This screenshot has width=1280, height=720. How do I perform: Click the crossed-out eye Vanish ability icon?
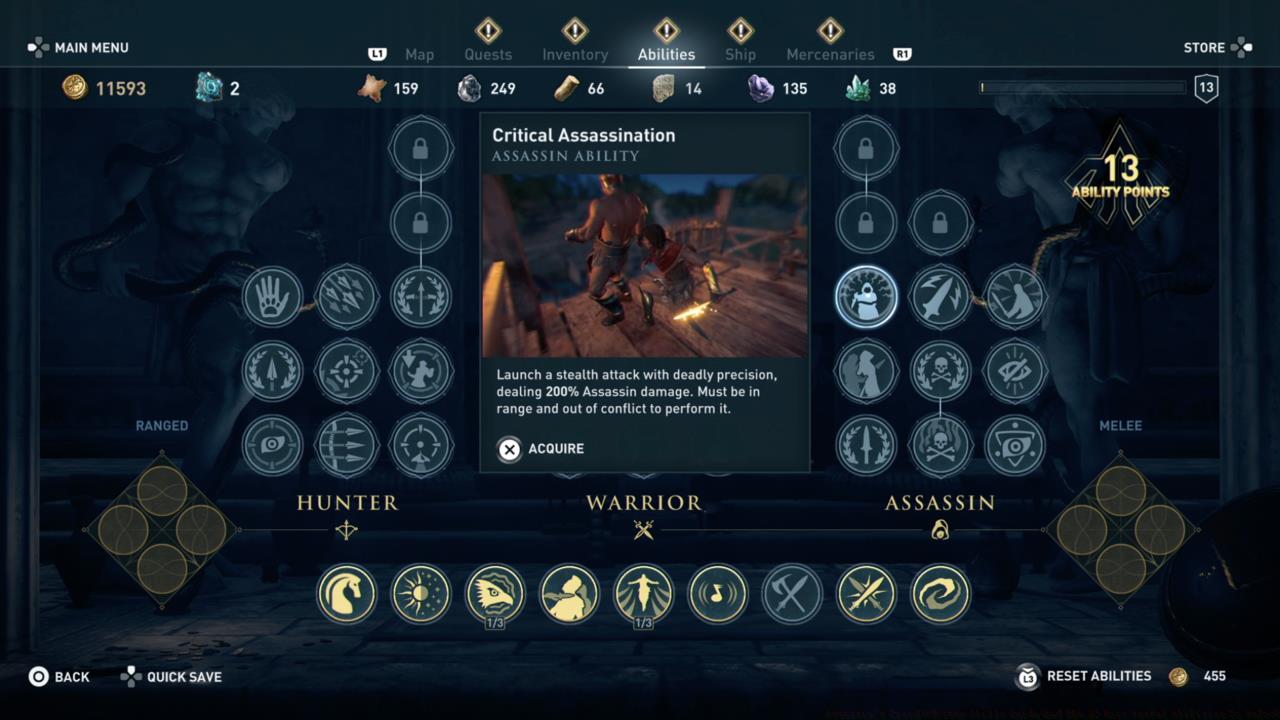tap(1015, 371)
